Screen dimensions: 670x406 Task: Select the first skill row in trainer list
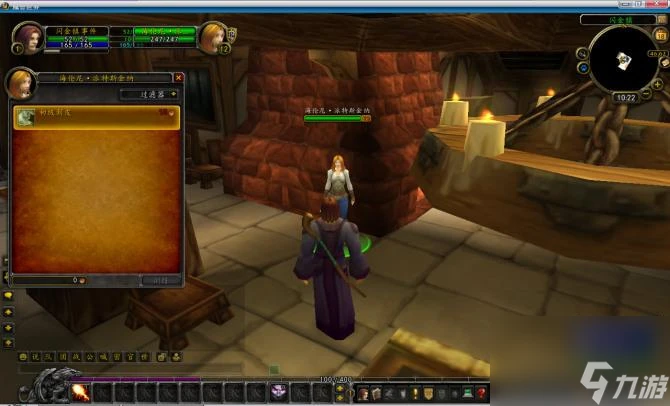96,116
